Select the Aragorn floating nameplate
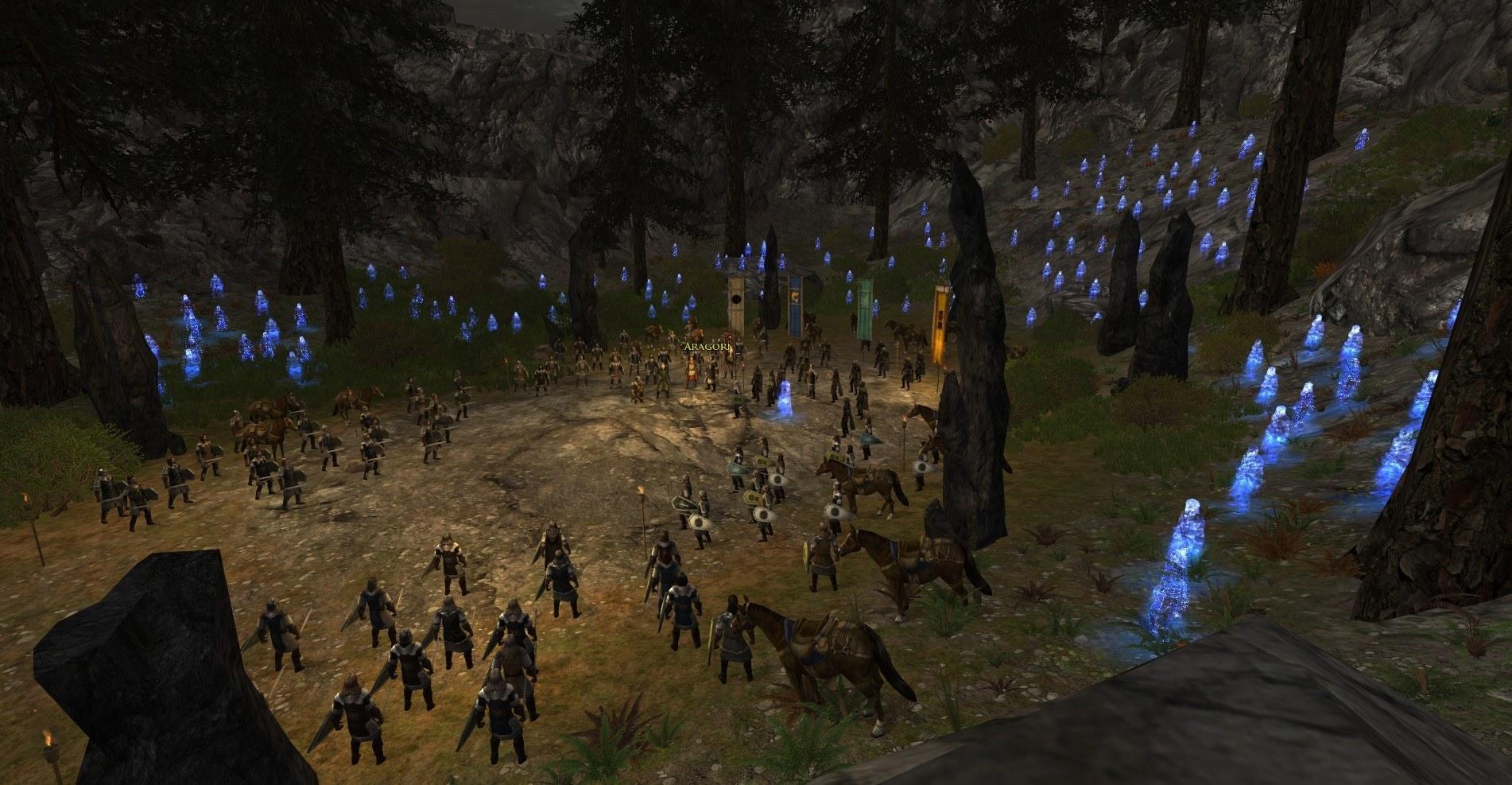 pyautogui.click(x=706, y=348)
